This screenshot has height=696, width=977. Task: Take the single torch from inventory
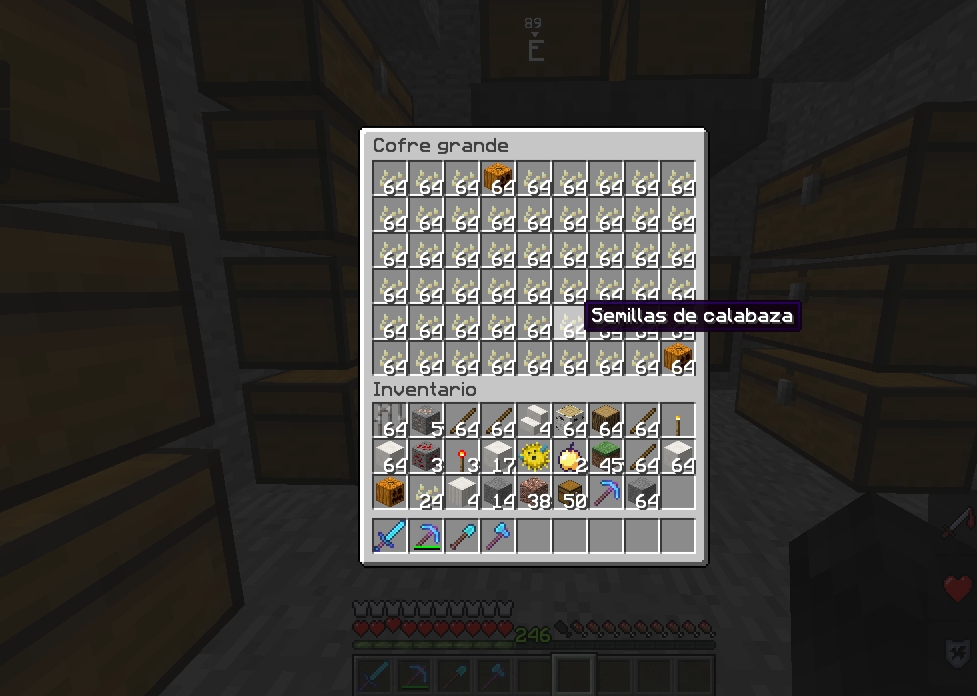coord(678,421)
